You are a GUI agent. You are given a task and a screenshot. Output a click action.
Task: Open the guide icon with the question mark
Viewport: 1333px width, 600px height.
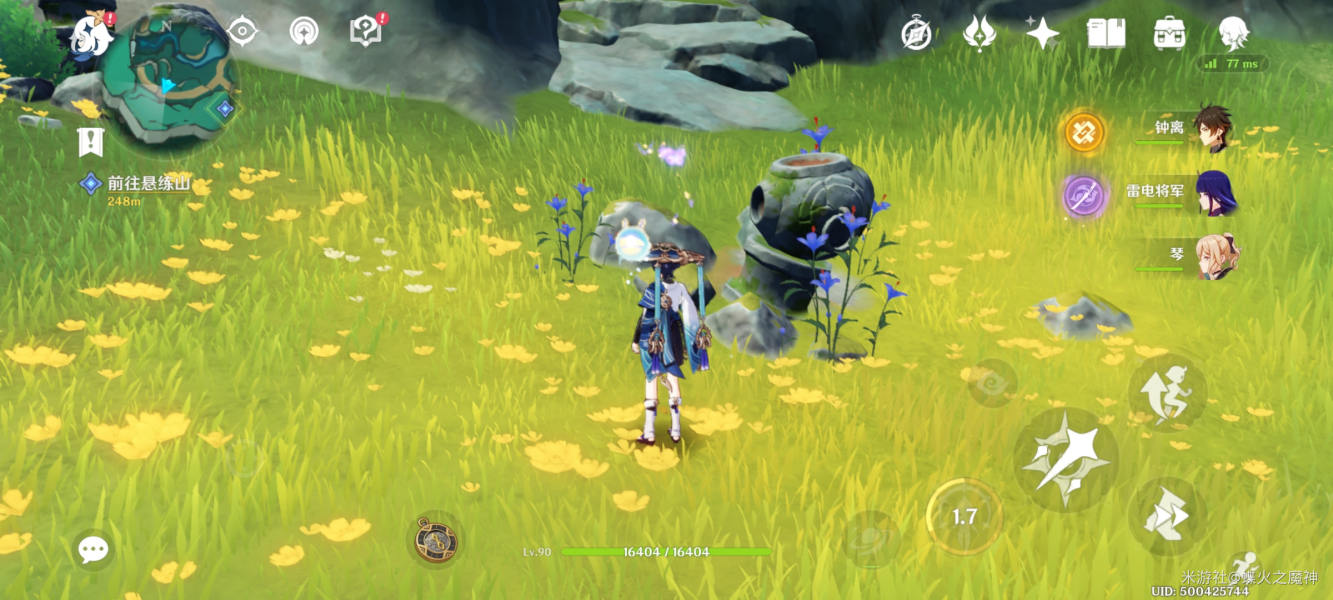tap(366, 31)
